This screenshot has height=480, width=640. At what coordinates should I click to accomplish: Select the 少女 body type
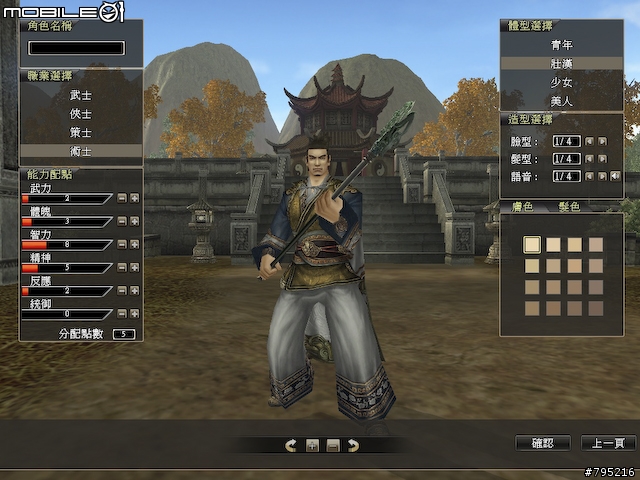click(561, 83)
